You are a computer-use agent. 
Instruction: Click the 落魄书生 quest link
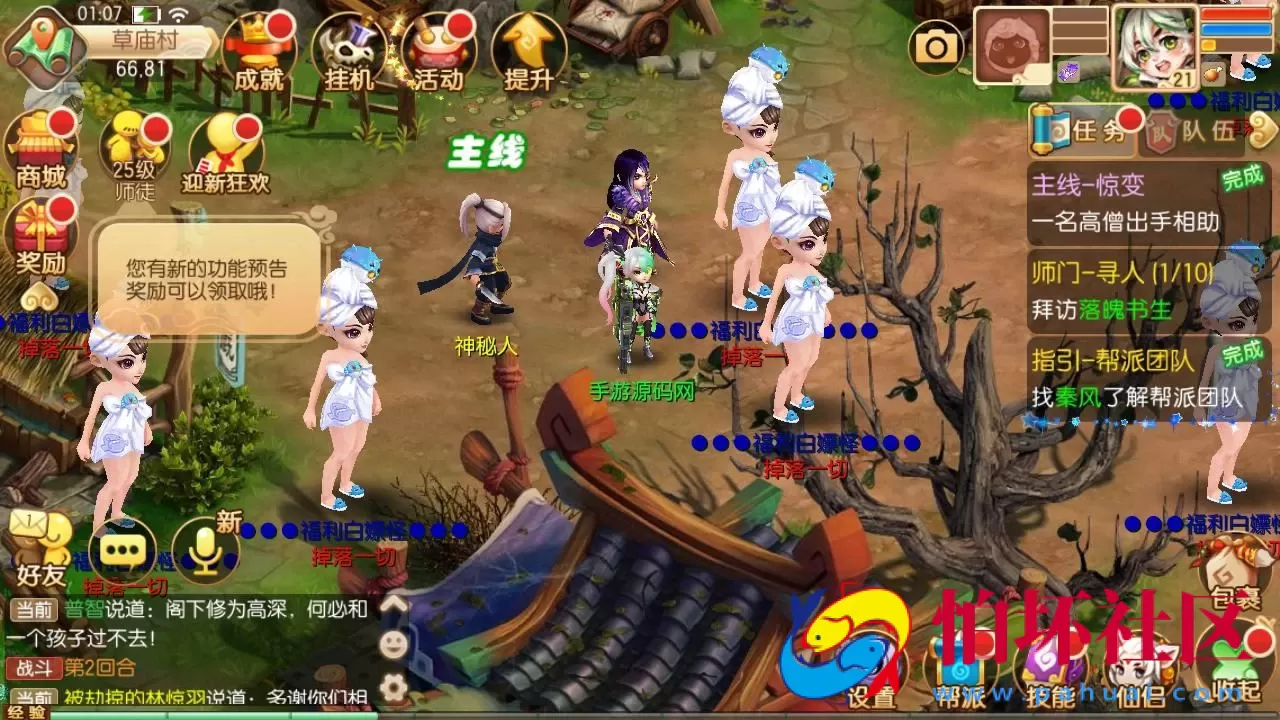click(x=1125, y=312)
